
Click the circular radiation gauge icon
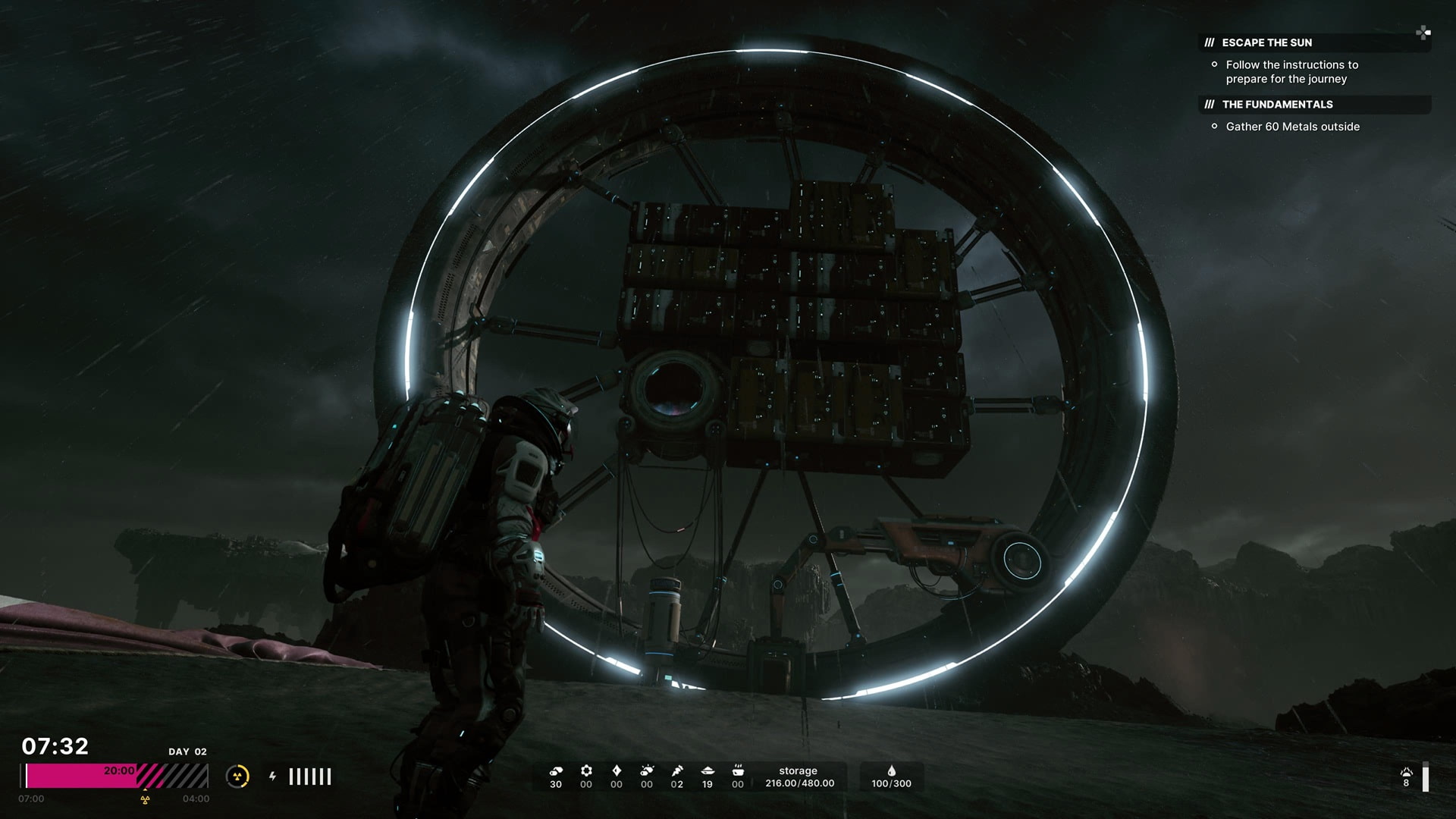click(x=237, y=776)
